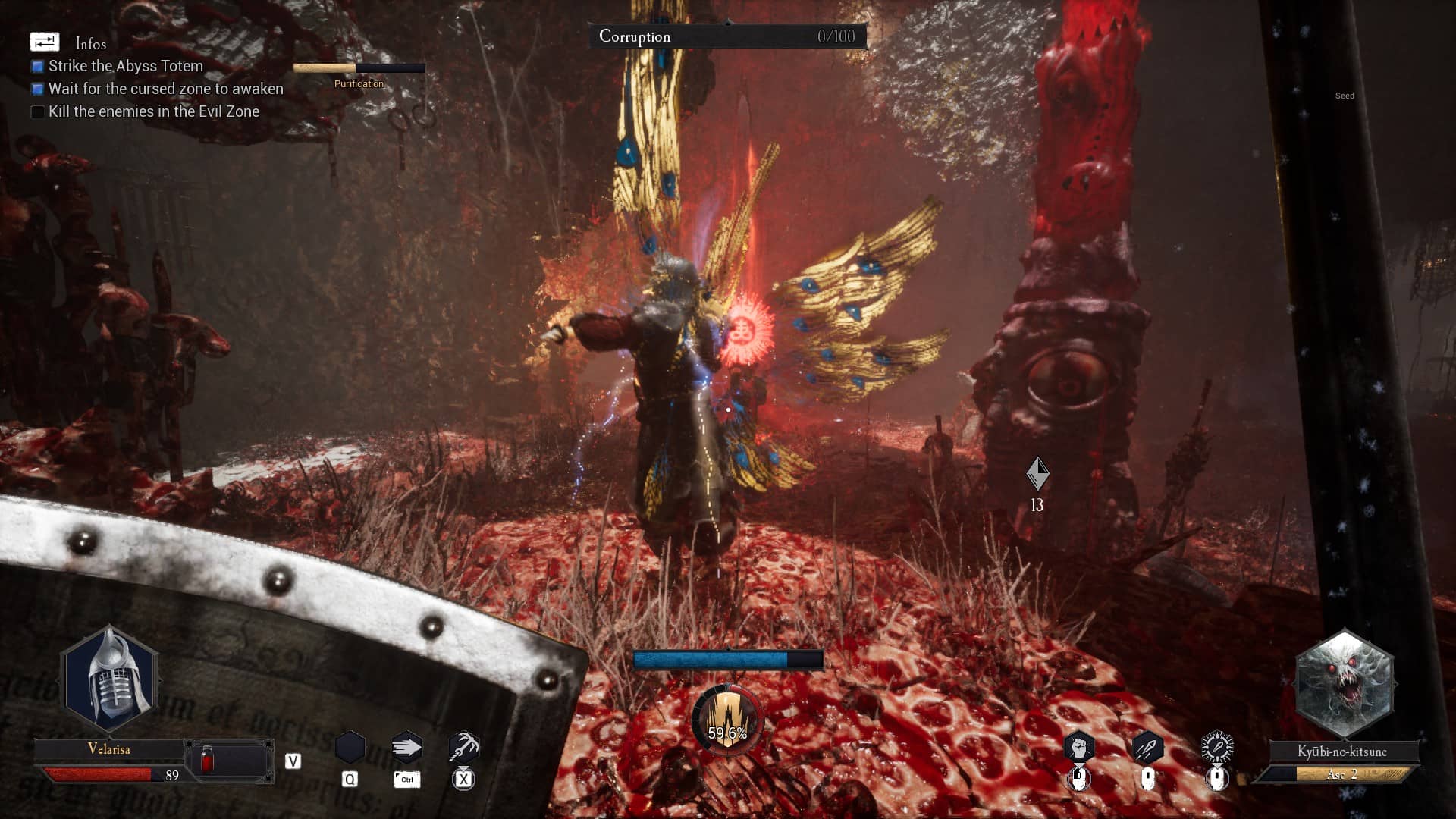The width and height of the screenshot is (1456, 819).
Task: Select the Wait for cursed zone objective
Action: [165, 89]
